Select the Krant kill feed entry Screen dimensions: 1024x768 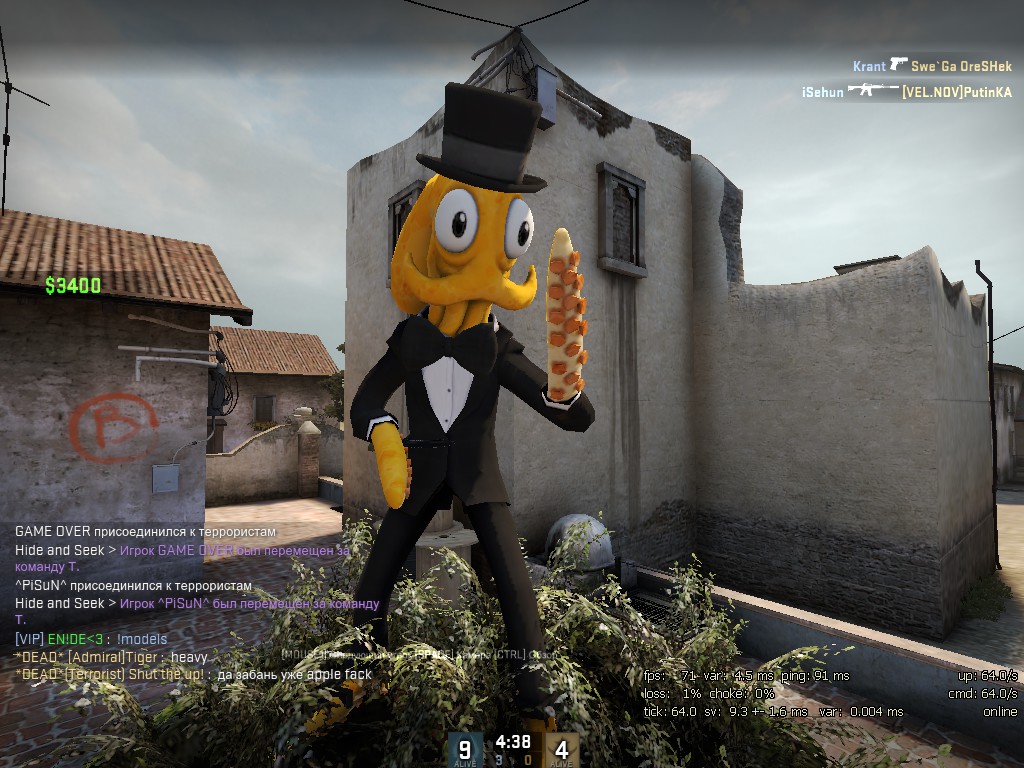931,66
